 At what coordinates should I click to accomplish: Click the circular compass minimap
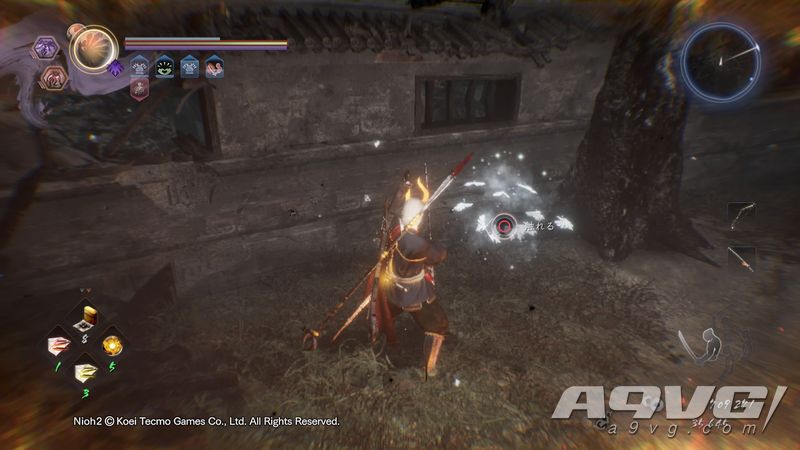tap(720, 60)
